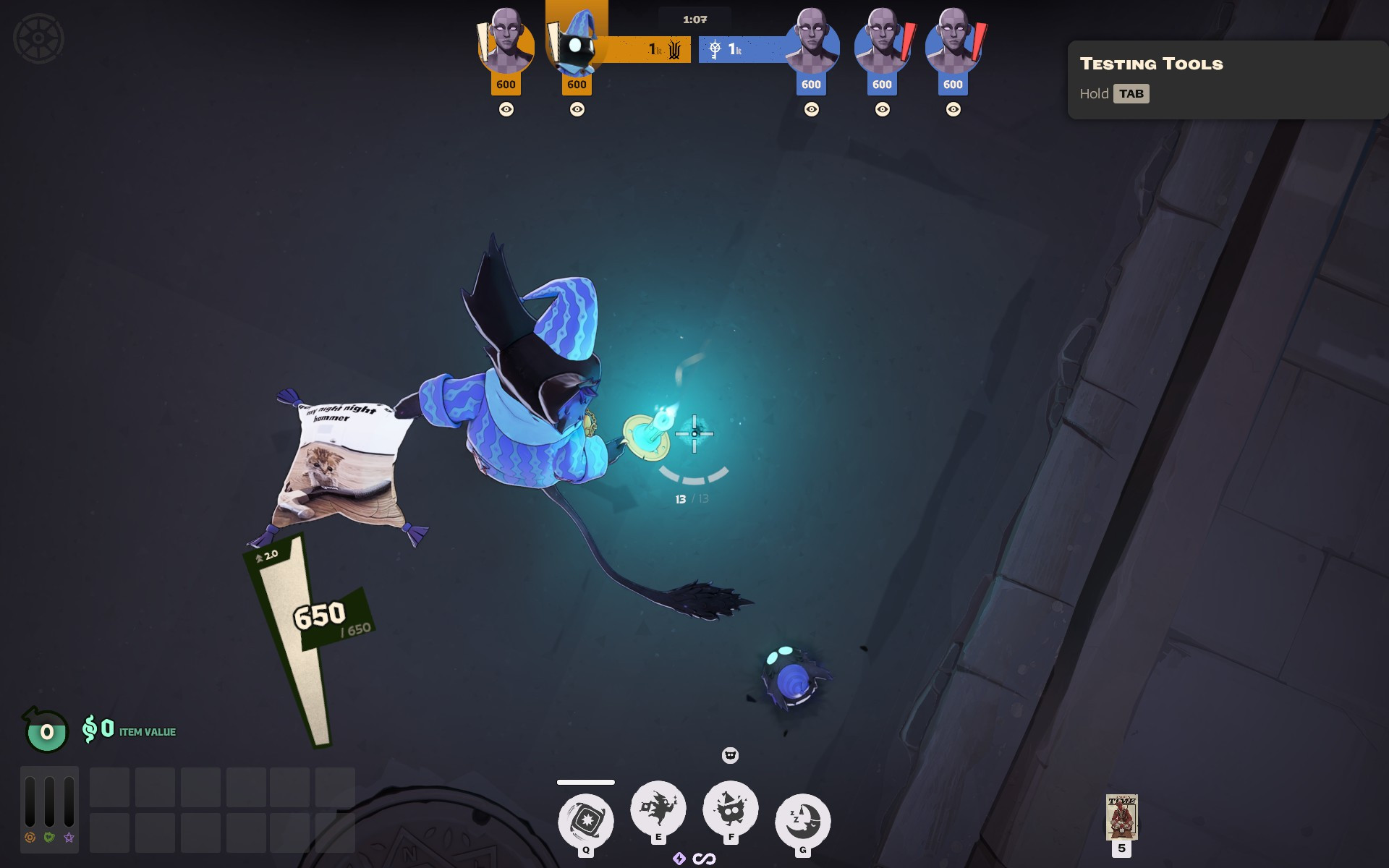Use the E leaping imp ability
Image resolution: width=1389 pixels, height=868 pixels.
[x=658, y=807]
